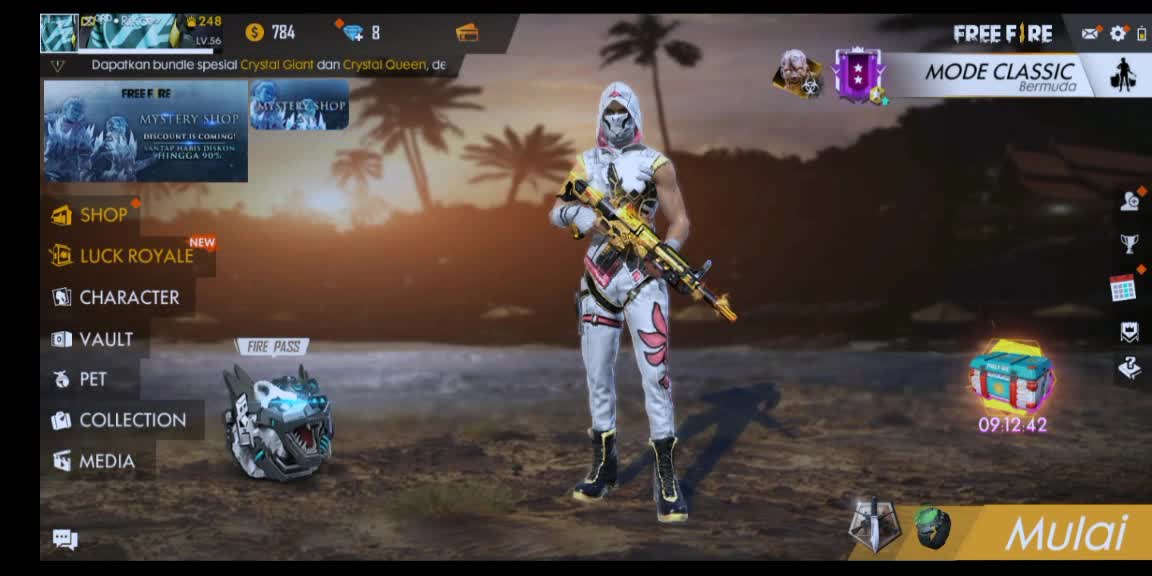The height and width of the screenshot is (576, 1152).
Task: Tap the Mulai start button
Action: pyautogui.click(x=1064, y=533)
